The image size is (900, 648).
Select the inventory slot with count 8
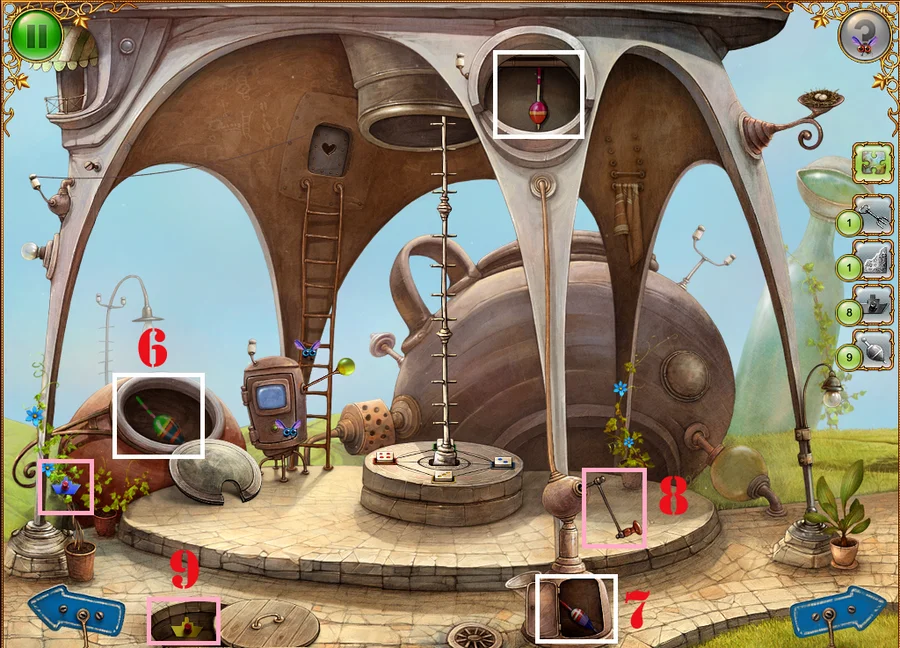tap(873, 305)
